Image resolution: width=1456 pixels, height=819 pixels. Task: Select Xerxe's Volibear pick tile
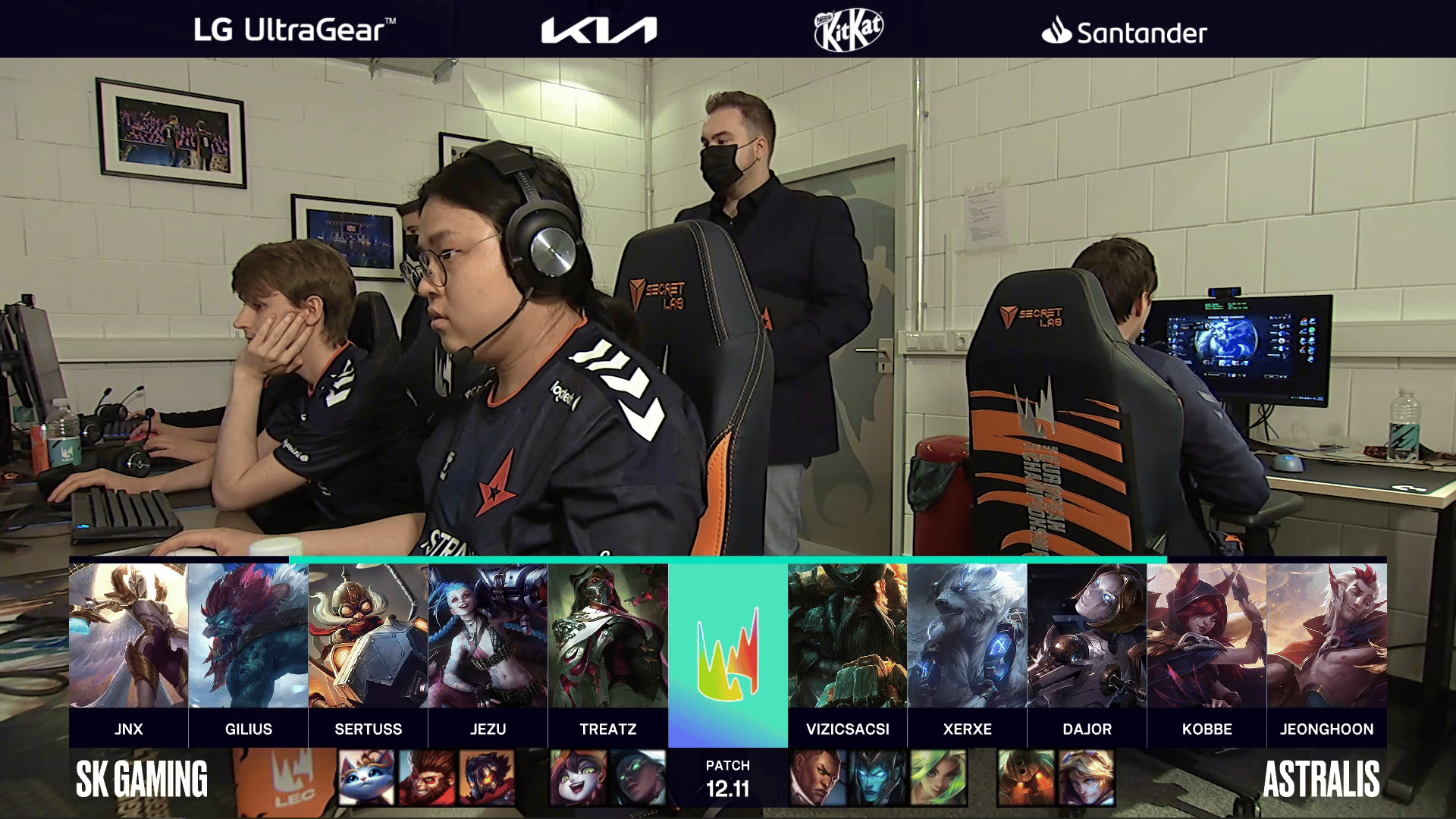click(967, 635)
